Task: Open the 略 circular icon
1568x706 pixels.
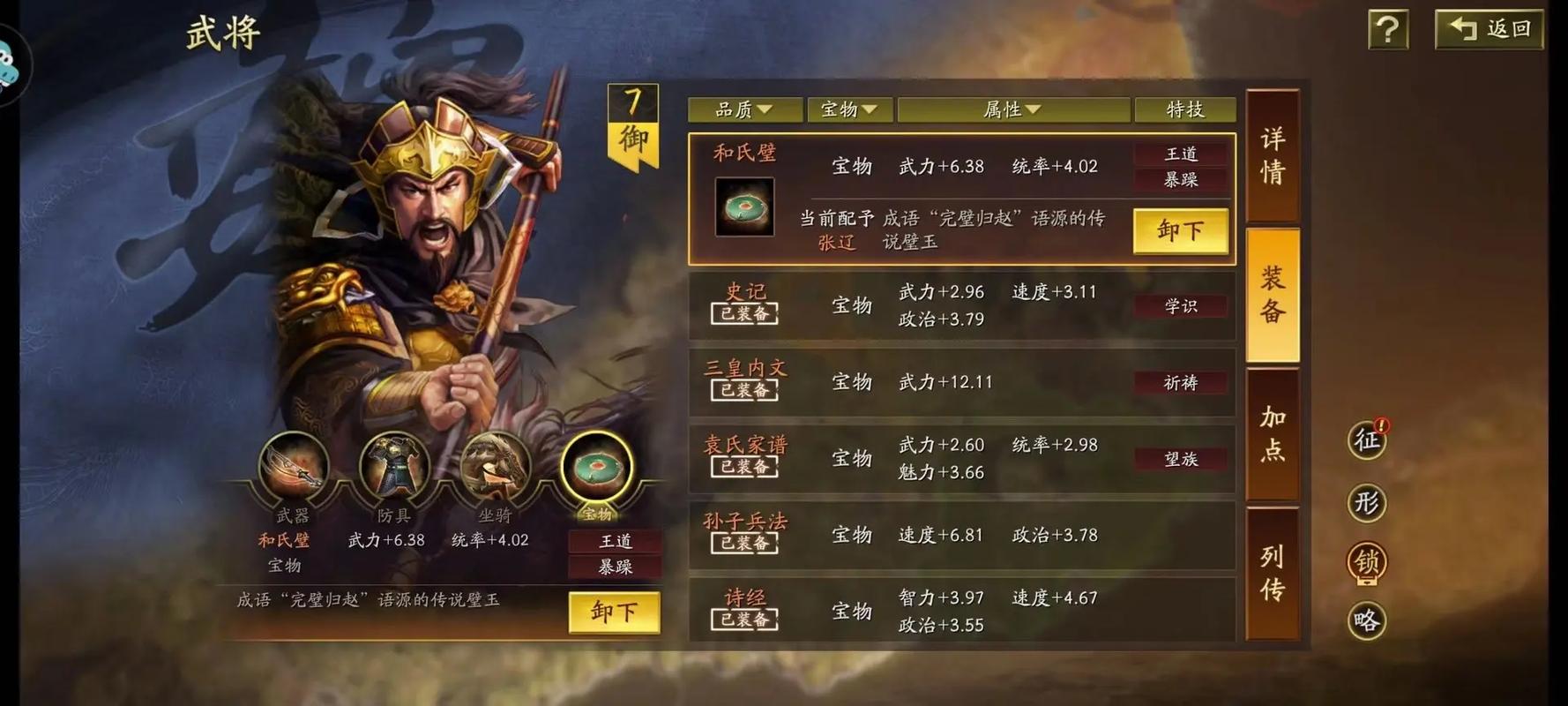Action: tap(1366, 620)
